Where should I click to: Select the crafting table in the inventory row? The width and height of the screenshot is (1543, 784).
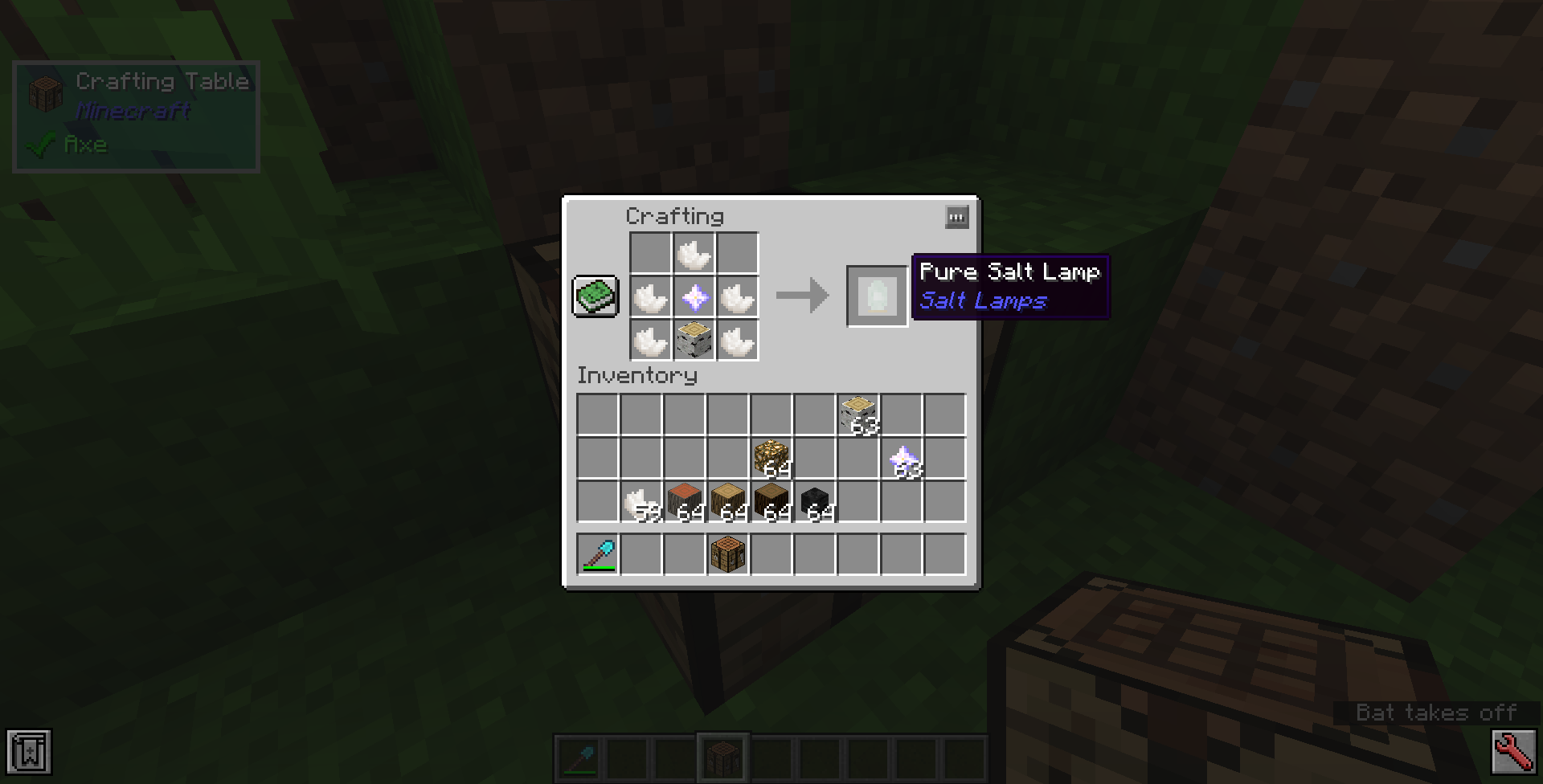pyautogui.click(x=729, y=553)
